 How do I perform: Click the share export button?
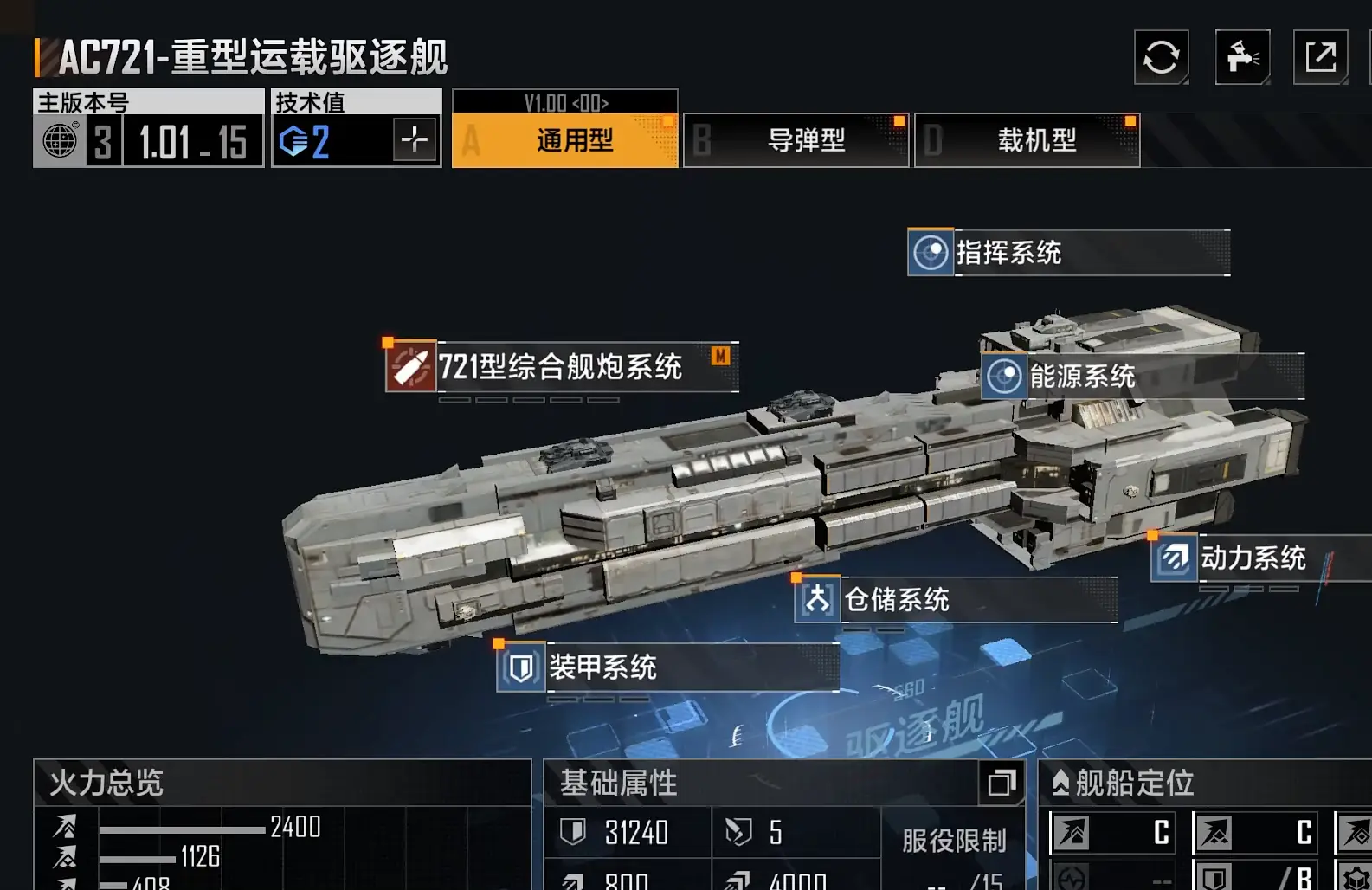pyautogui.click(x=1320, y=57)
